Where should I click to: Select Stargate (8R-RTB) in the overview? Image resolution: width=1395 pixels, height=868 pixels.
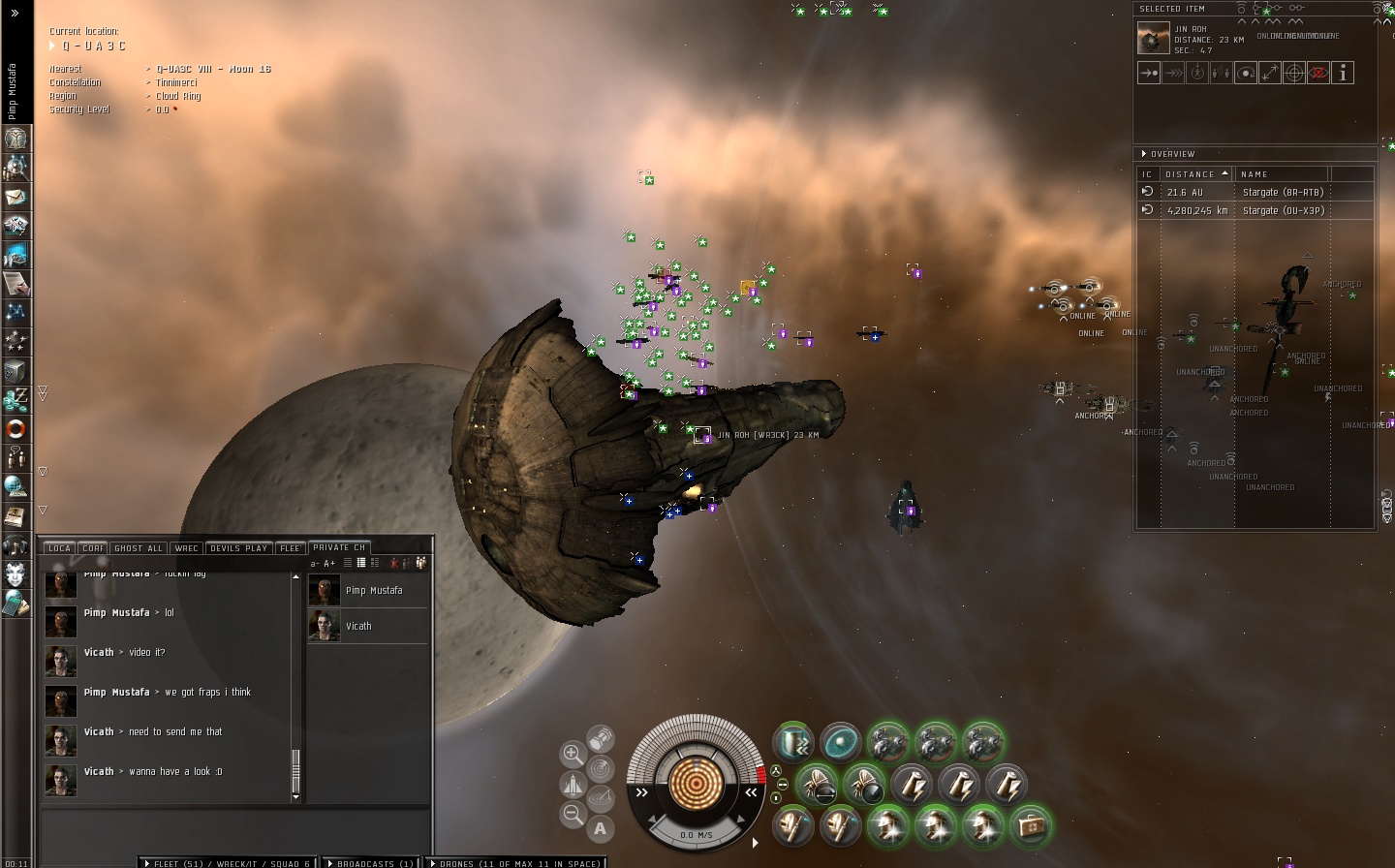[x=1283, y=193]
